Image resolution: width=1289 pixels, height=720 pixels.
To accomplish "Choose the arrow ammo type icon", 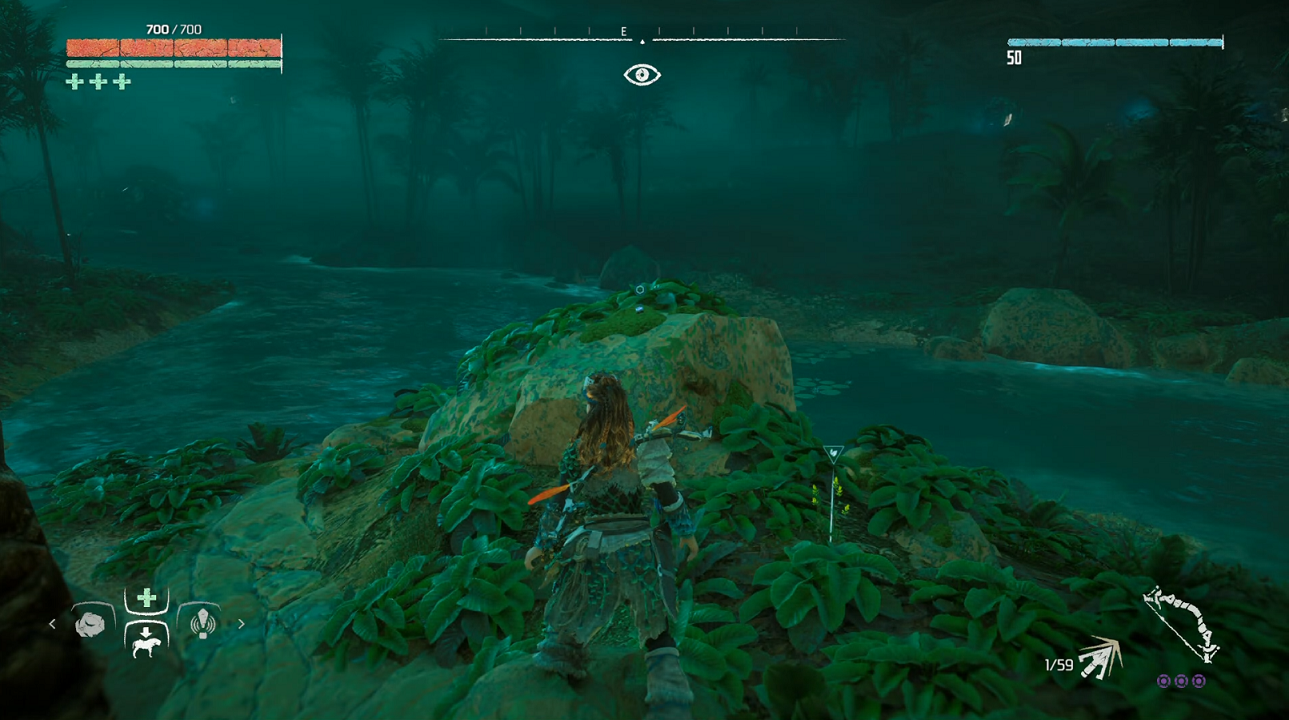I will [x=1100, y=657].
